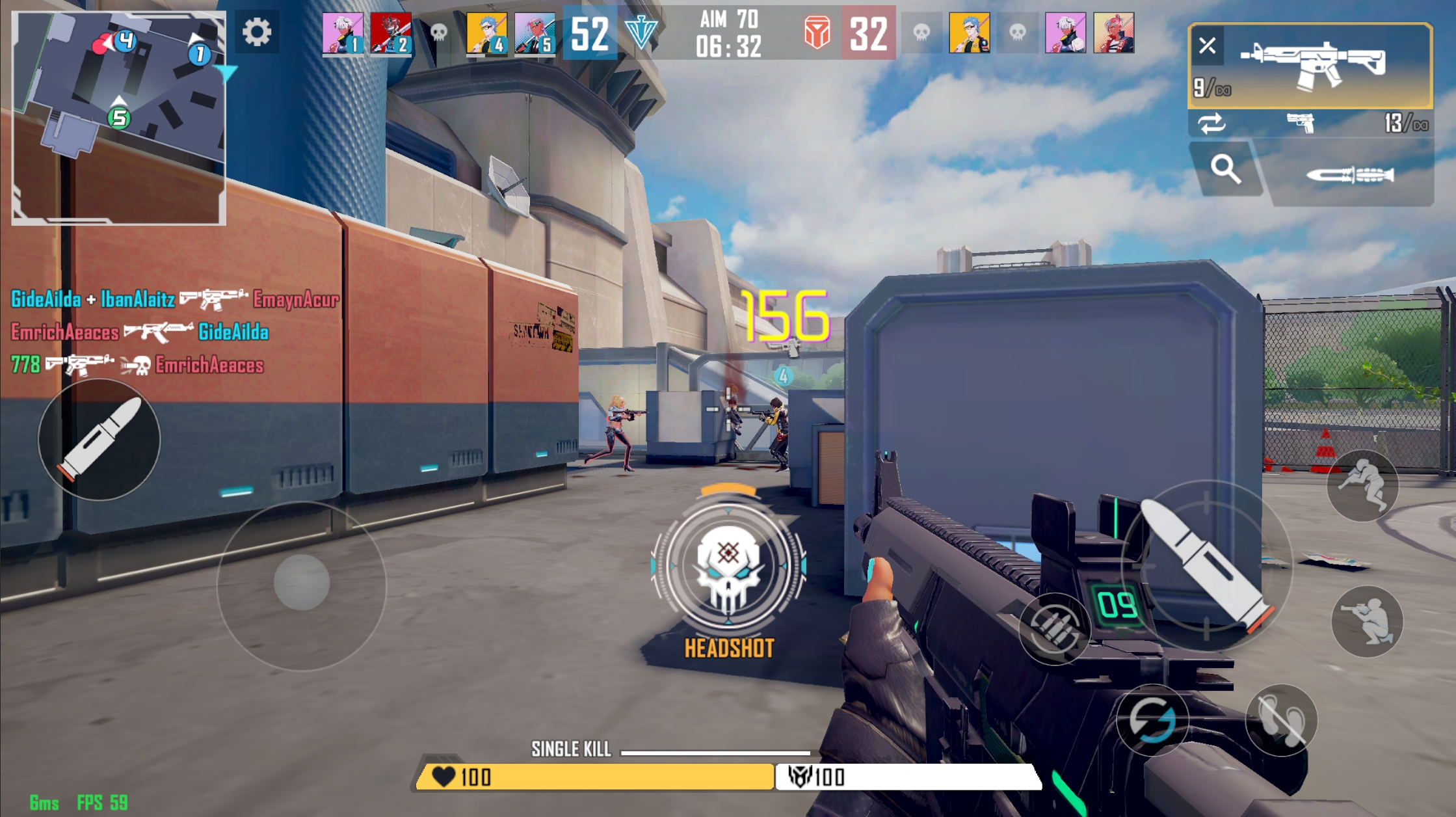Tap the swap weapons arrows icon
This screenshot has height=817, width=1456.
click(x=1211, y=123)
